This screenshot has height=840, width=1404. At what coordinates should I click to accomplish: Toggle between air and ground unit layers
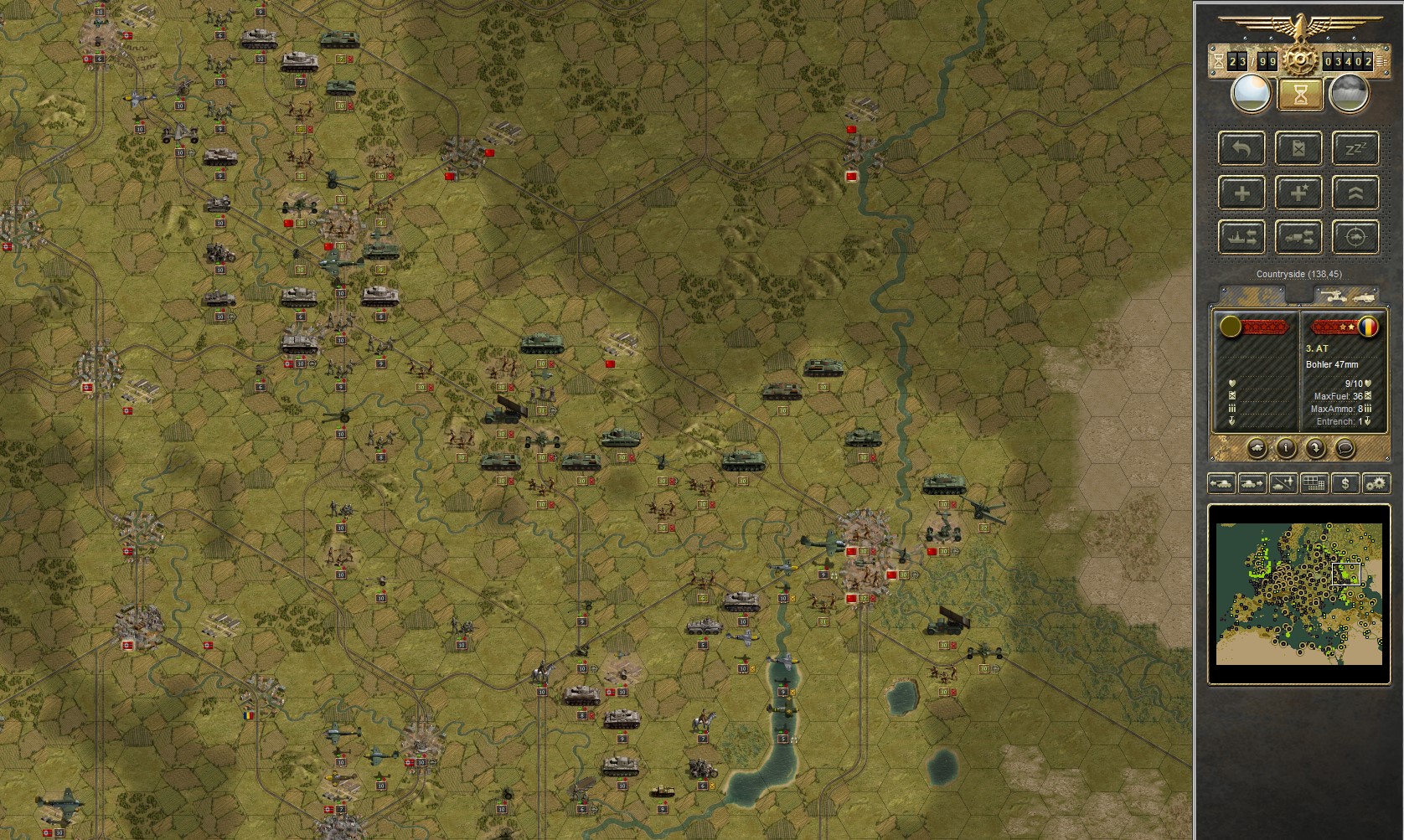[1283, 482]
